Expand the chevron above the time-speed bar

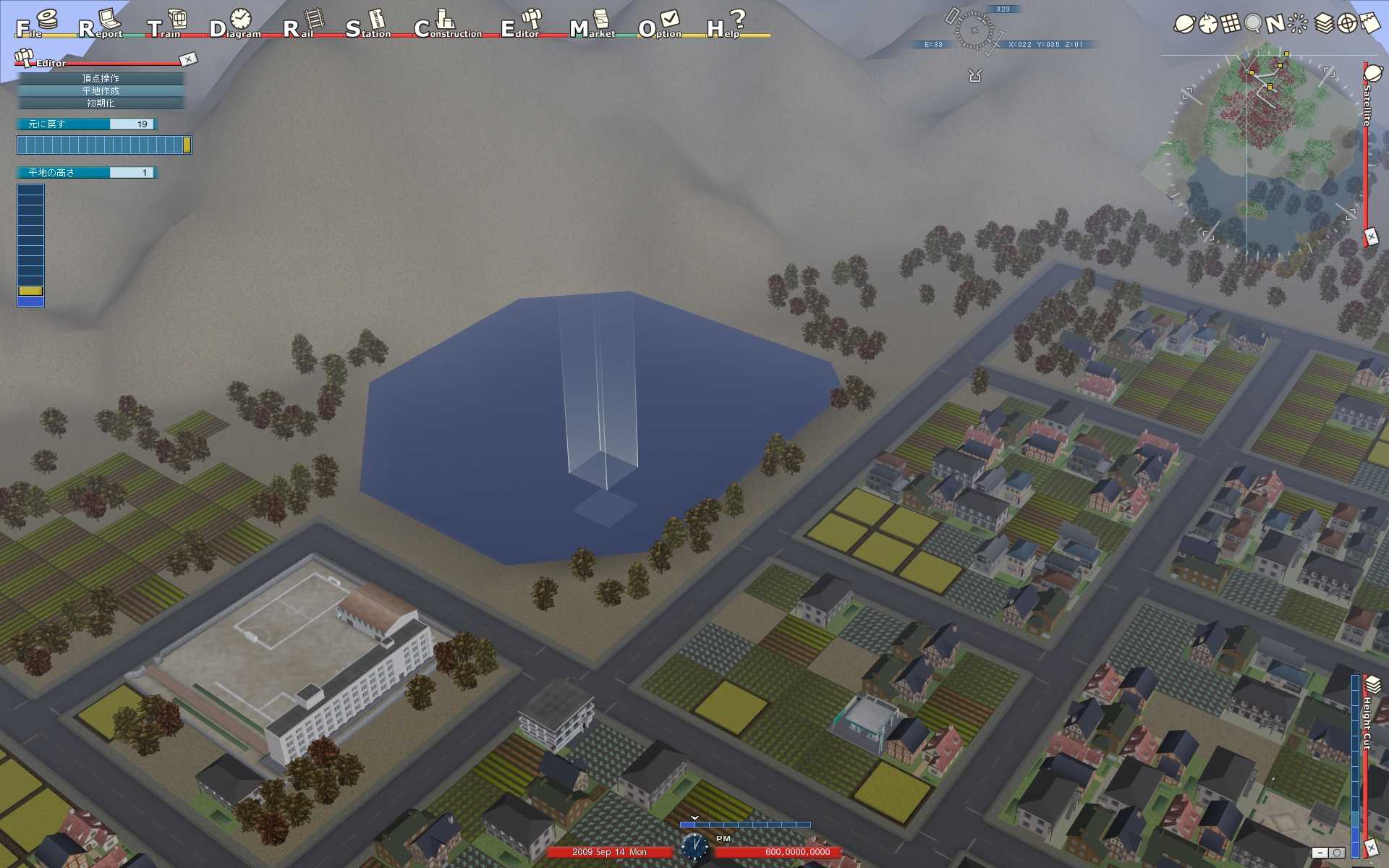(694, 819)
